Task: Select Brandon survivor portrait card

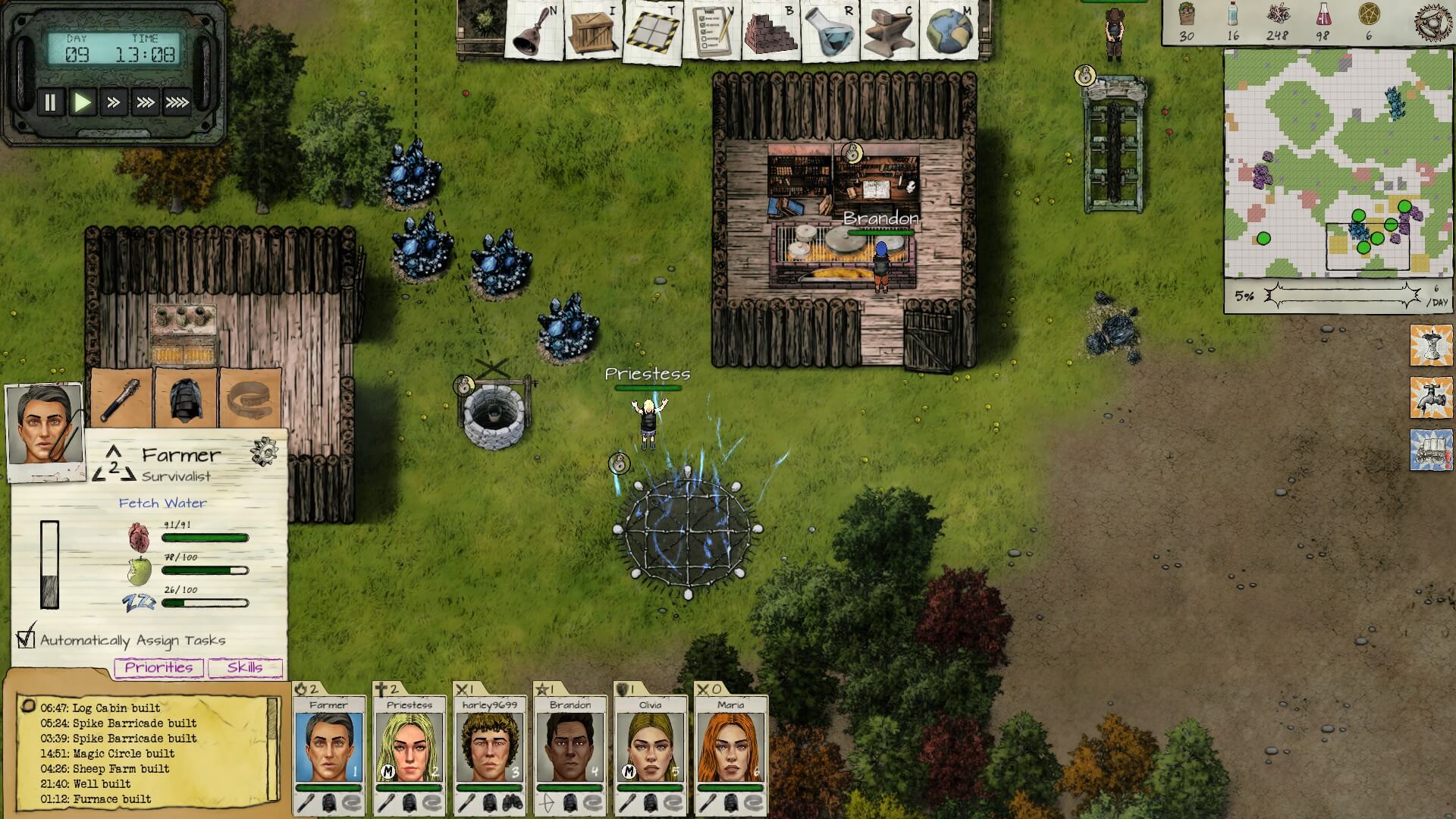Action: [570, 747]
